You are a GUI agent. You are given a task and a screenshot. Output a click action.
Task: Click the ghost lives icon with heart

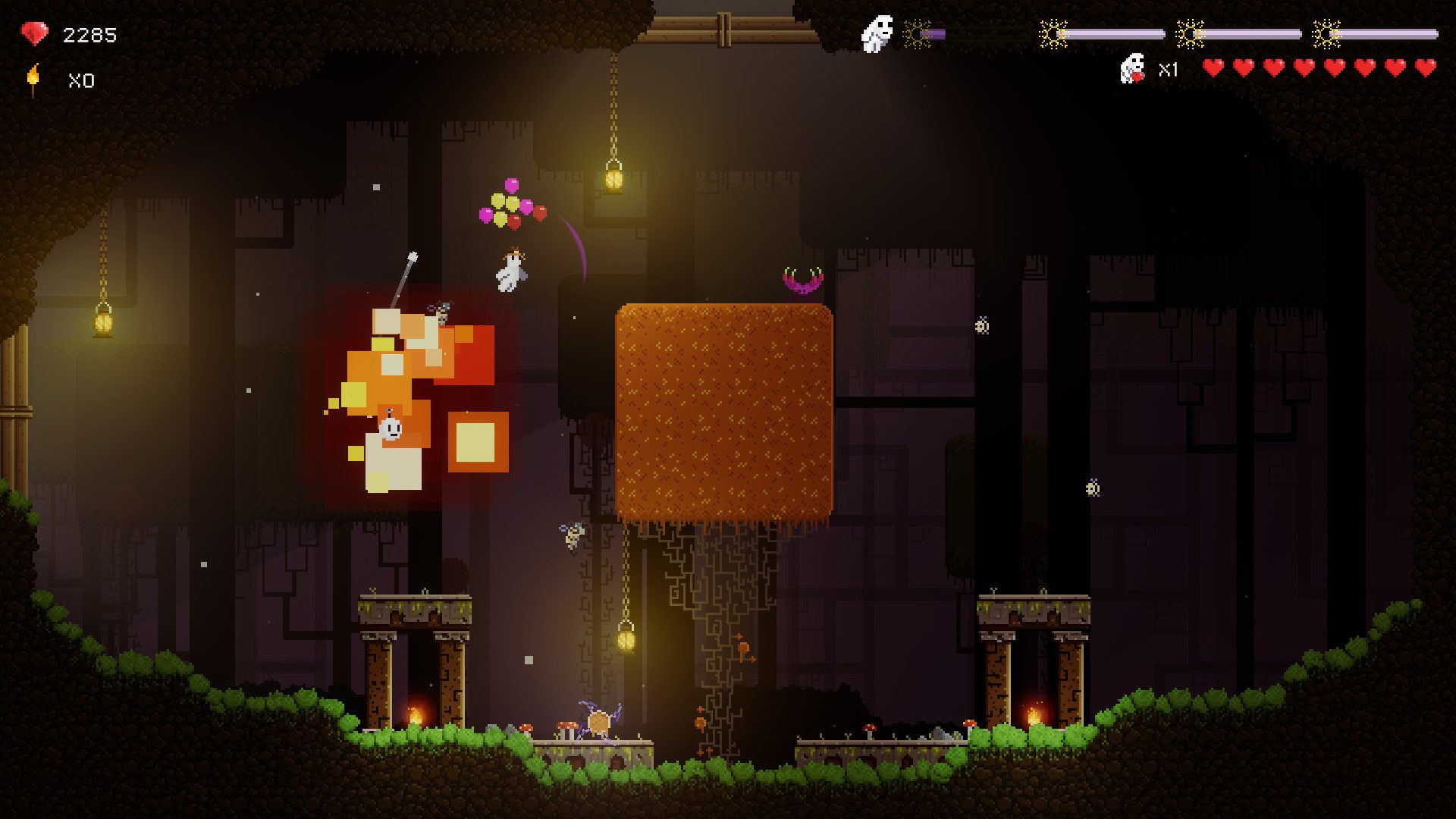1132,68
